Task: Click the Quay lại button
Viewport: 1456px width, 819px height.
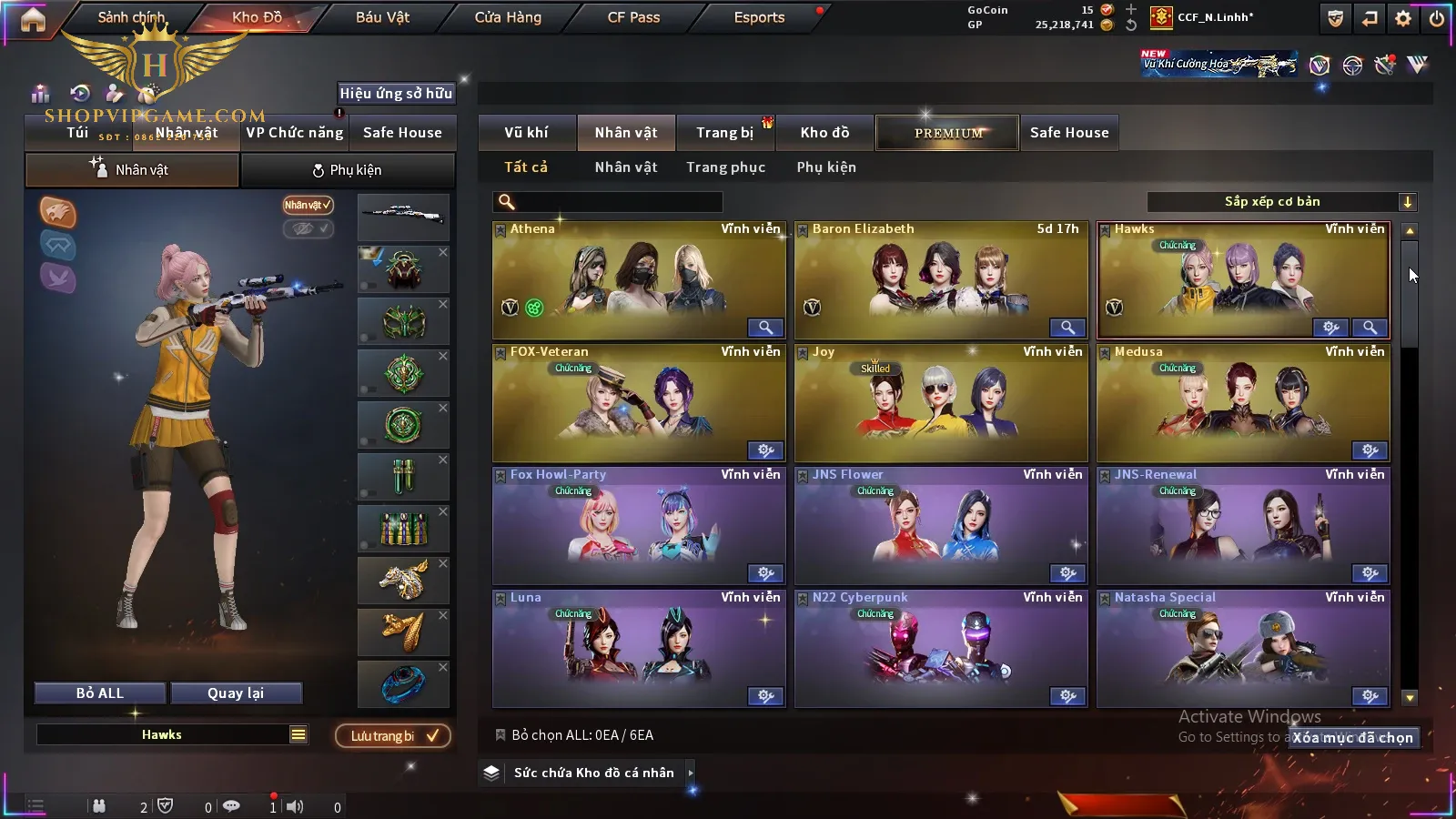Action: tap(236, 693)
